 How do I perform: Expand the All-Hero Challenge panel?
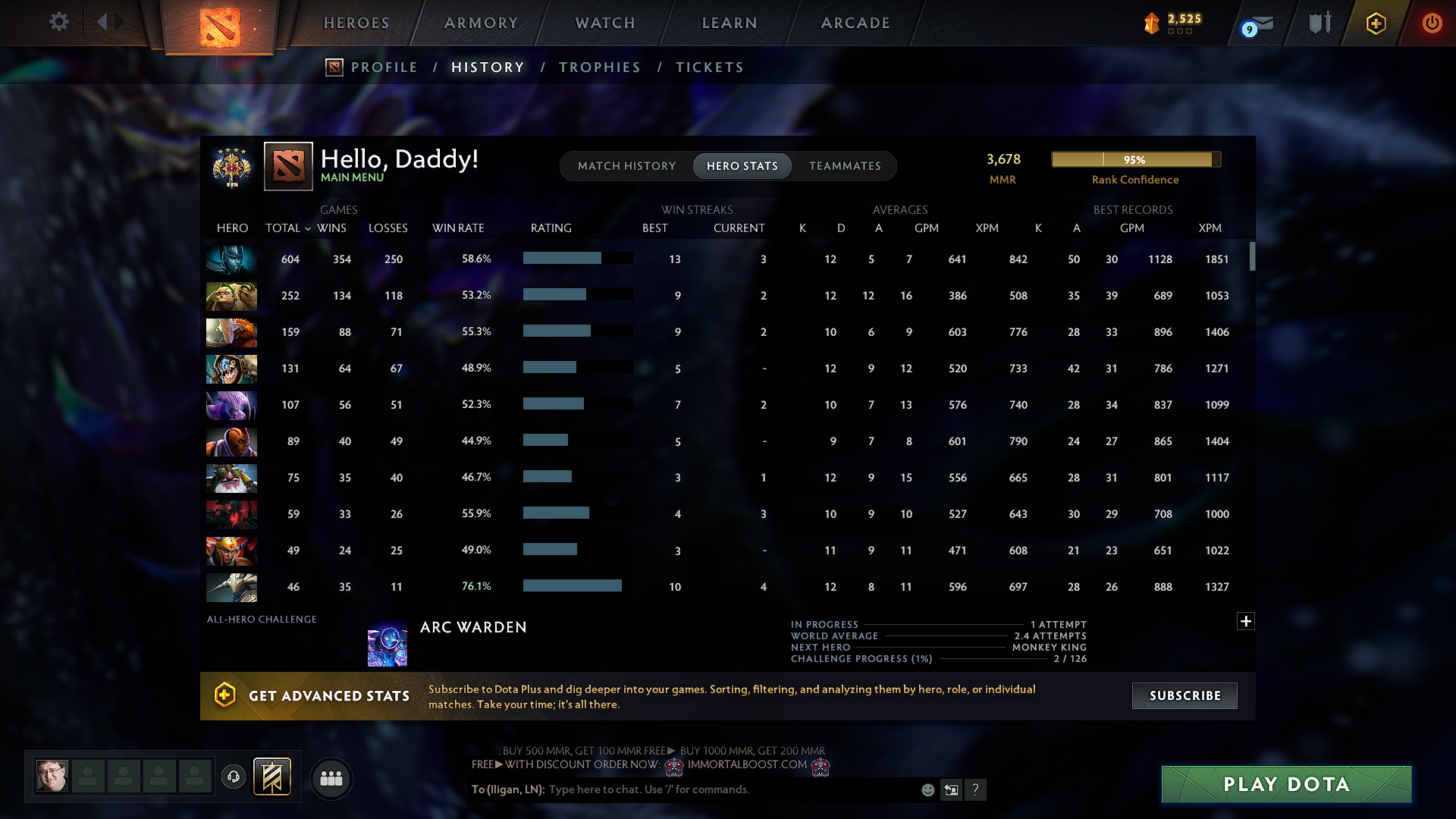coord(1246,621)
